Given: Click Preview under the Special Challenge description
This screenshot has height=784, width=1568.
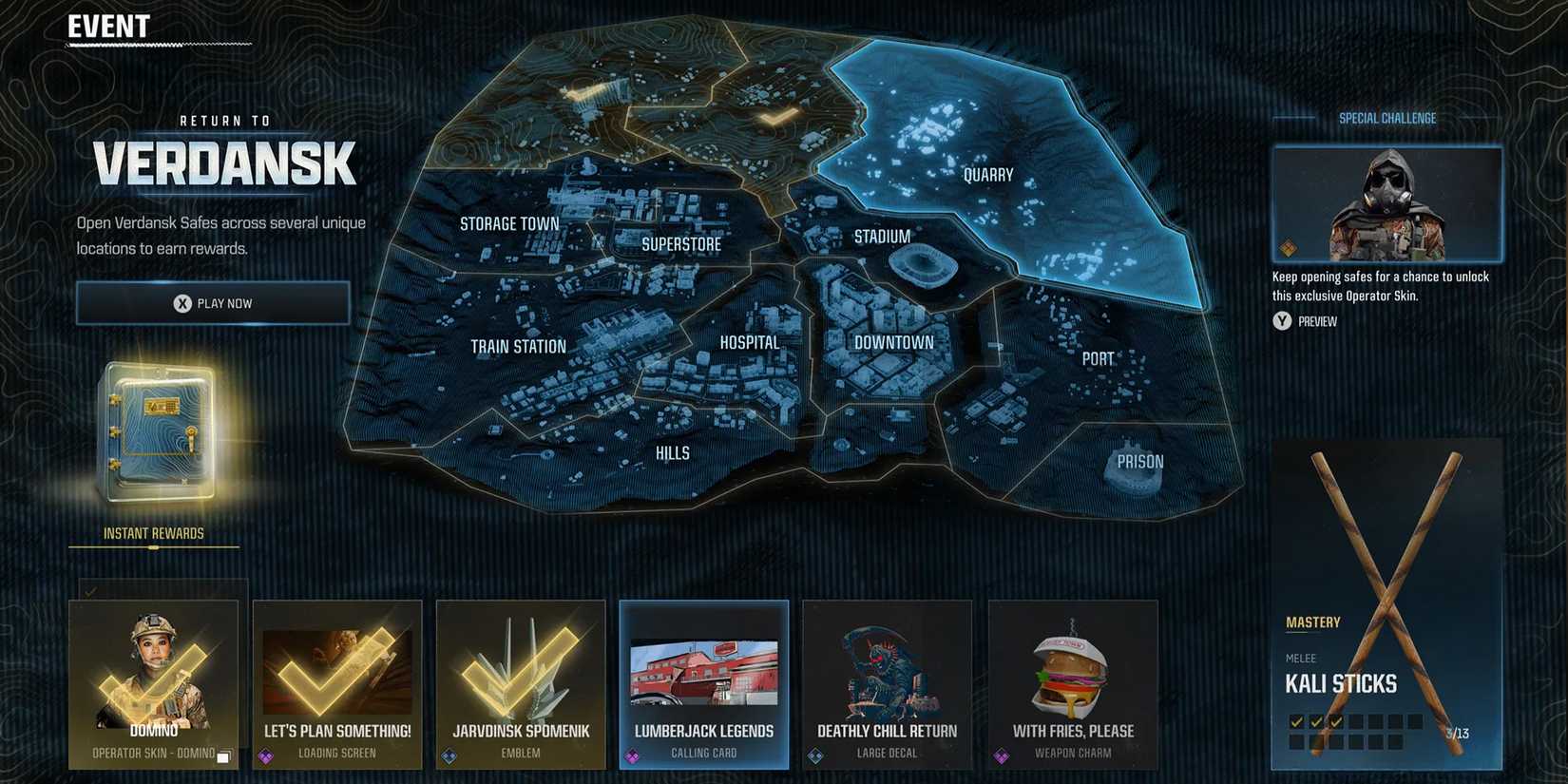Looking at the screenshot, I should [1317, 321].
